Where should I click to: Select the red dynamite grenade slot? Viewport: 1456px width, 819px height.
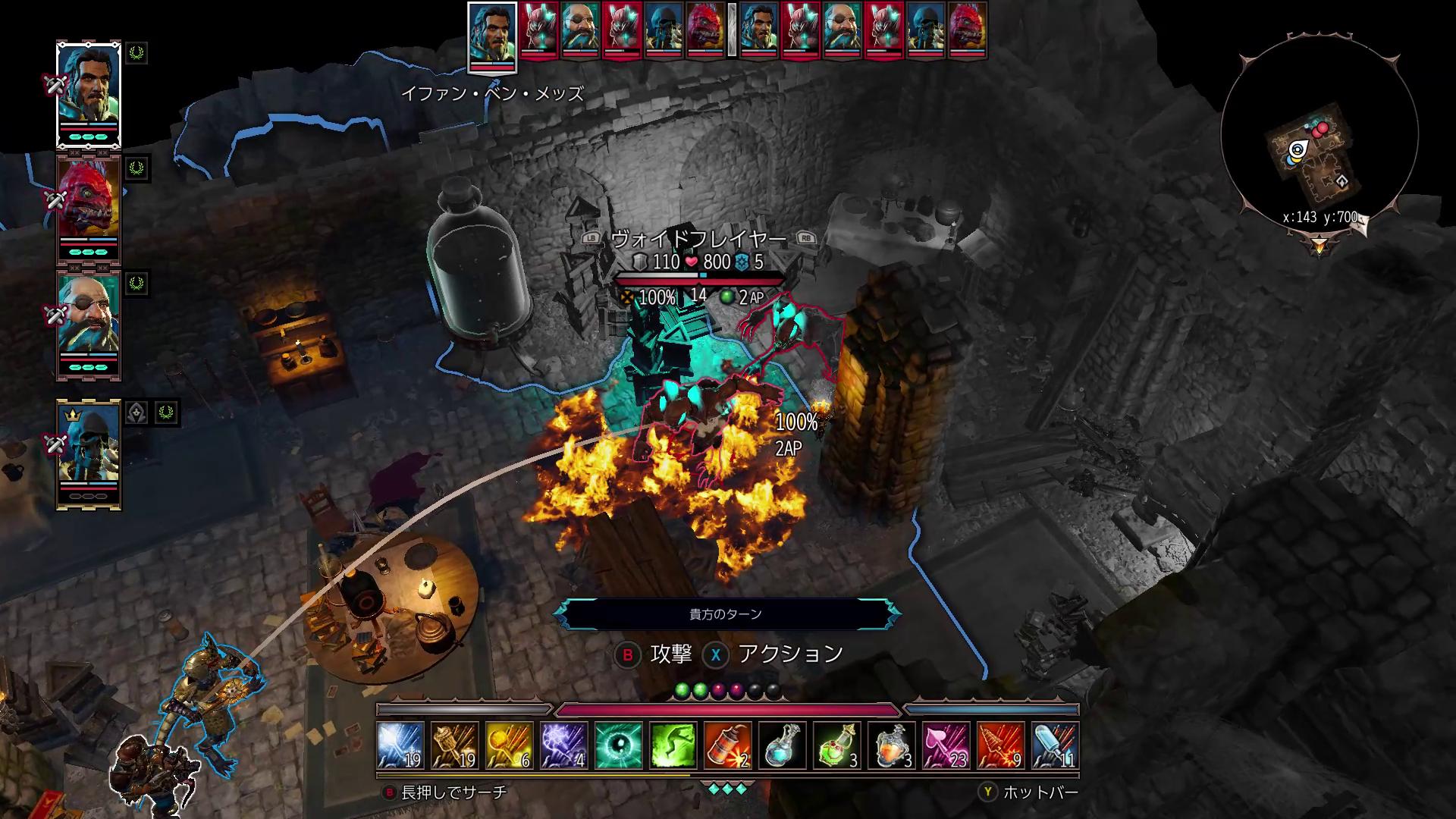tap(728, 745)
